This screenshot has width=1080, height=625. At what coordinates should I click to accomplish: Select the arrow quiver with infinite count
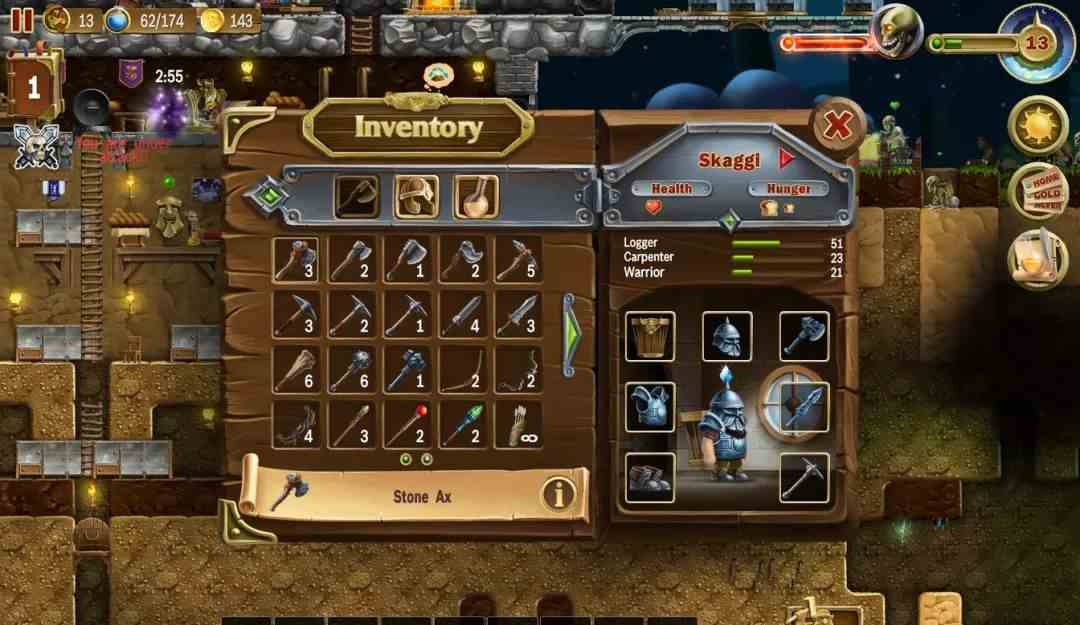tap(518, 425)
